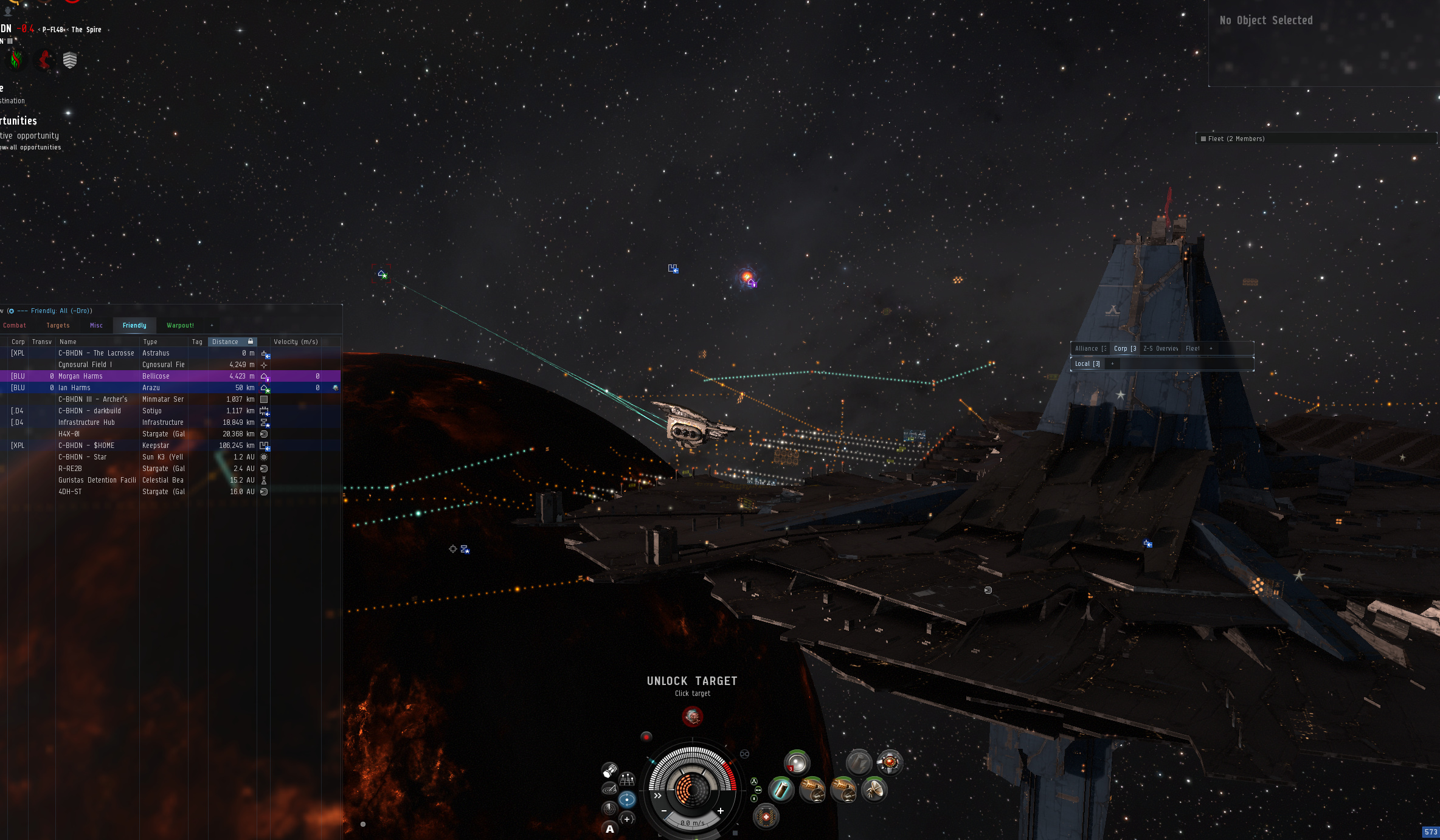Sort overview by the Name column
The height and width of the screenshot is (840, 1440).
pyautogui.click(x=68, y=342)
